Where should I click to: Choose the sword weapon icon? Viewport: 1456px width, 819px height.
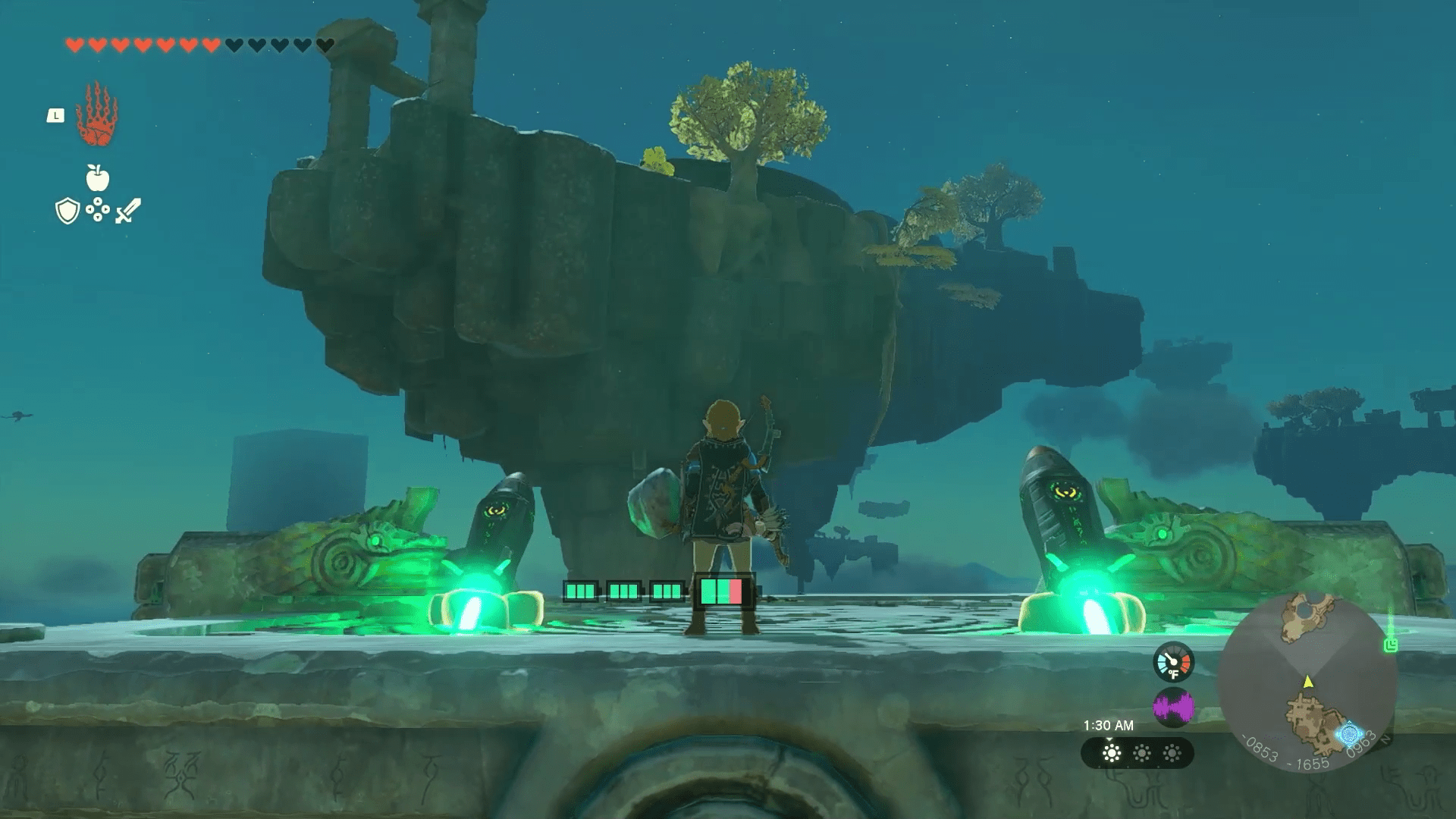(x=127, y=211)
